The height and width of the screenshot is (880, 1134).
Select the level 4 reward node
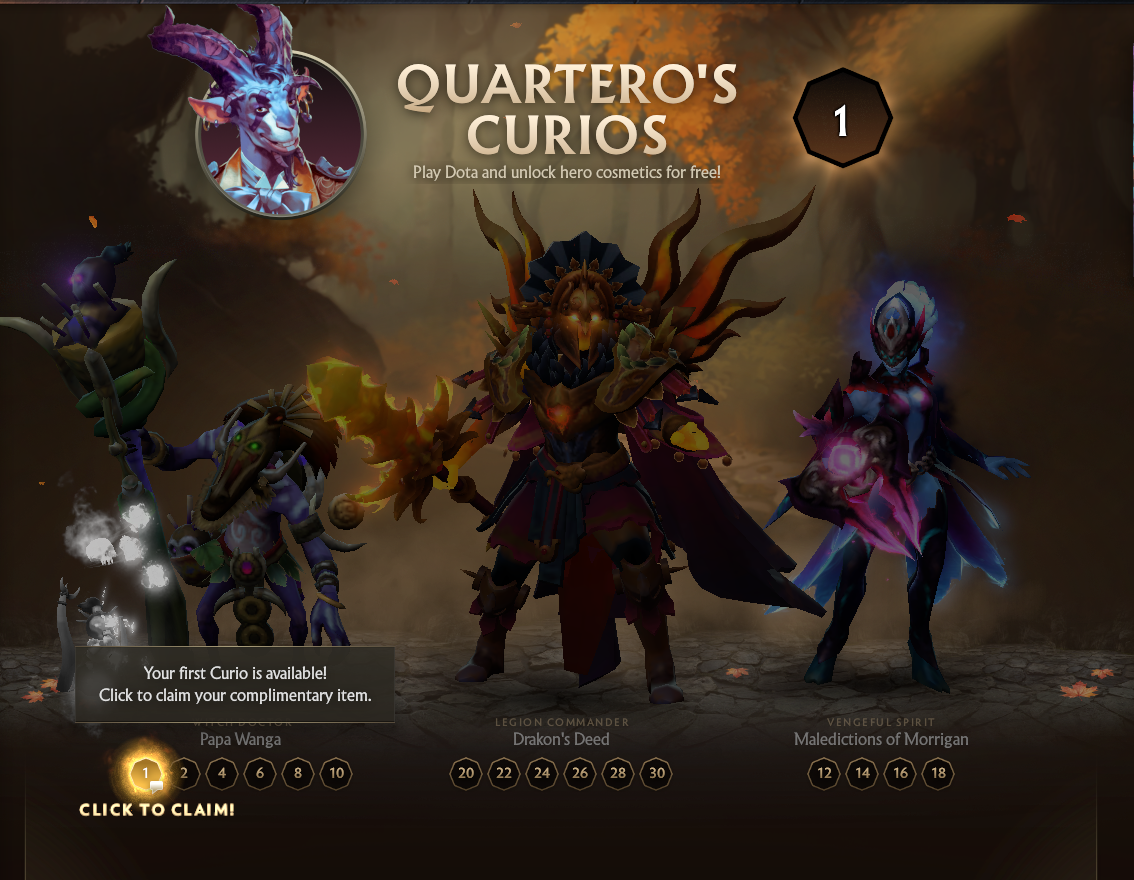coord(222,773)
